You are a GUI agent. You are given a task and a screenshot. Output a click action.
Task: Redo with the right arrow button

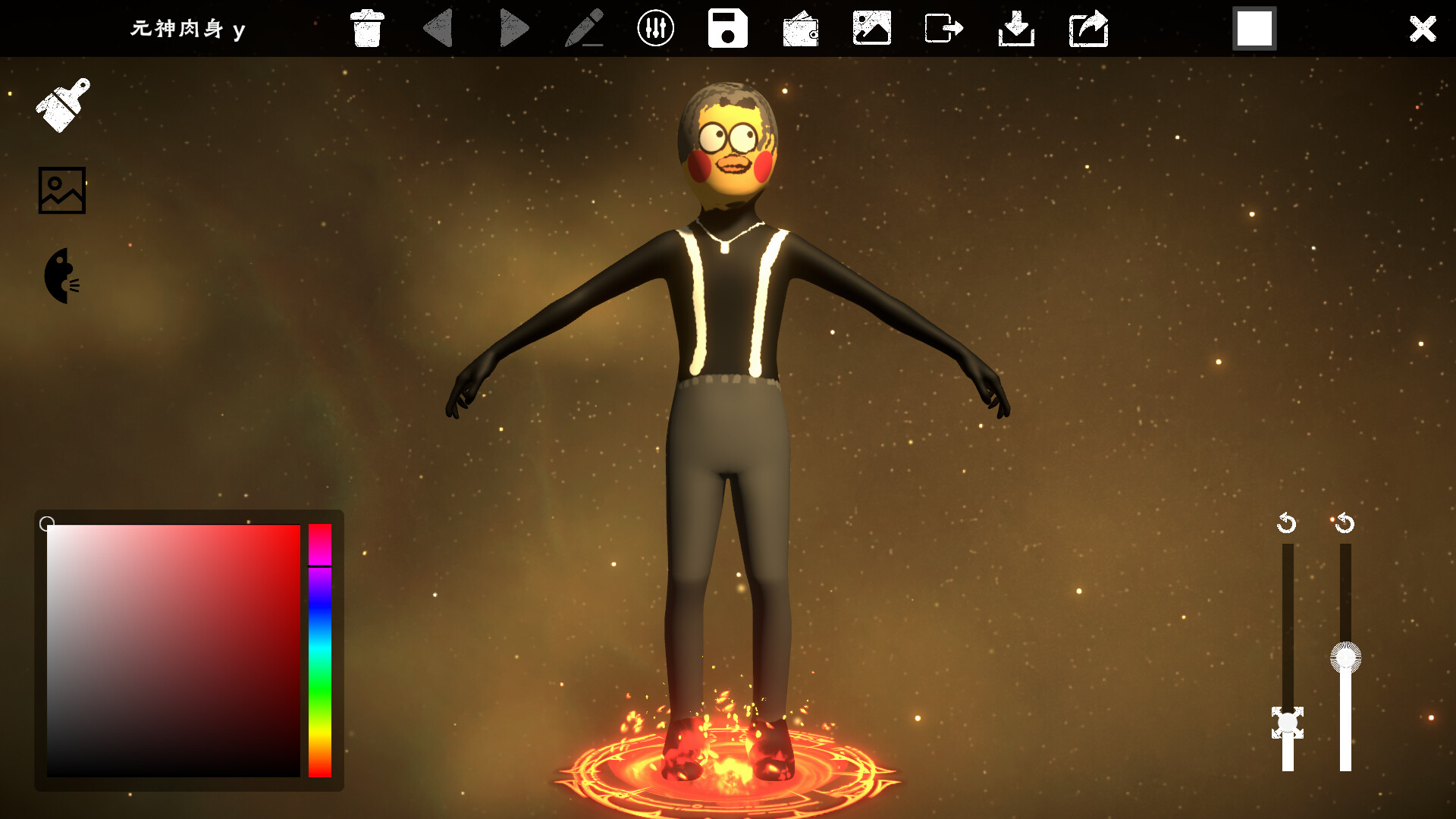[513, 29]
